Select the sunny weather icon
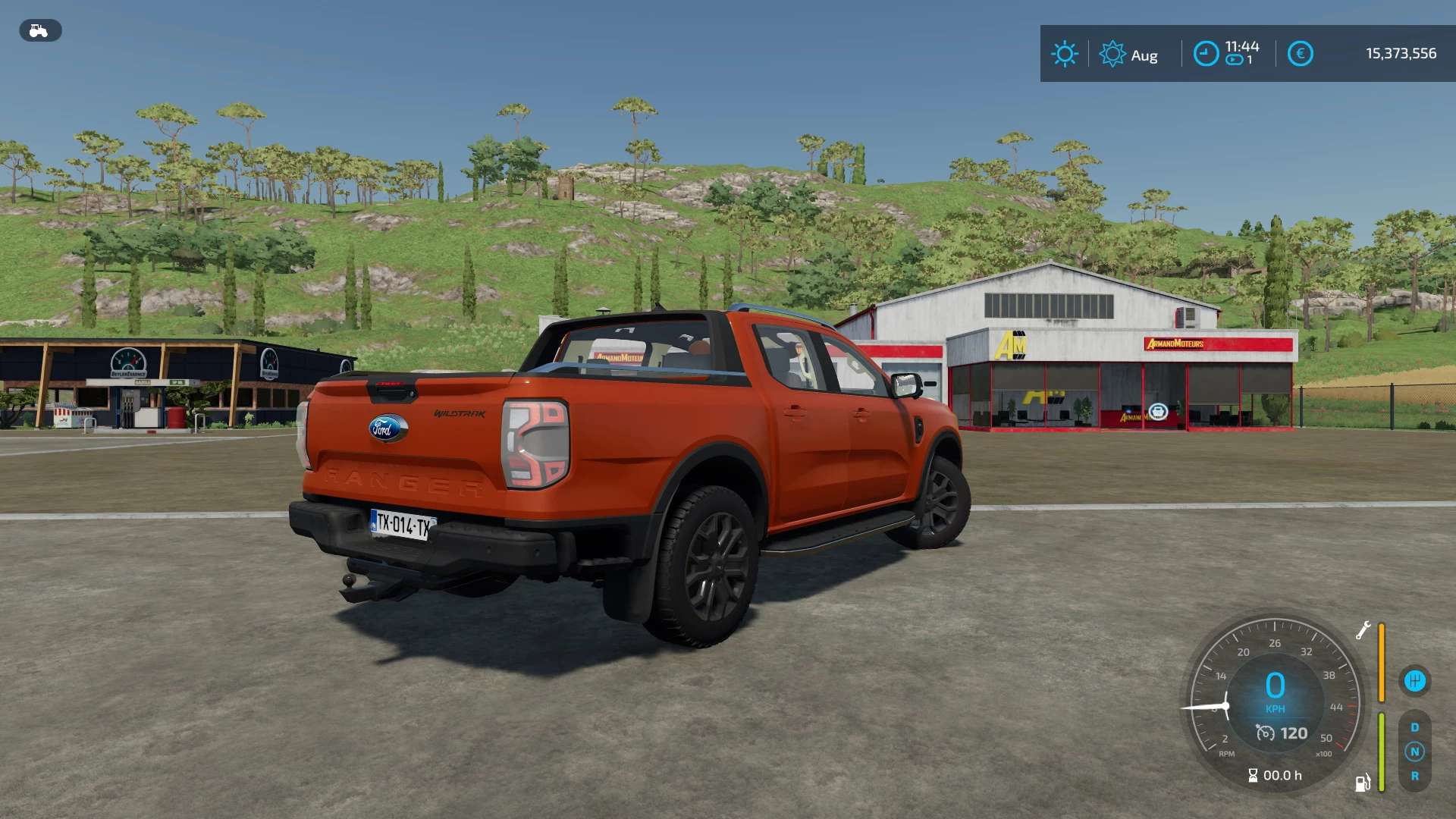This screenshot has height=819, width=1456. [x=1064, y=54]
